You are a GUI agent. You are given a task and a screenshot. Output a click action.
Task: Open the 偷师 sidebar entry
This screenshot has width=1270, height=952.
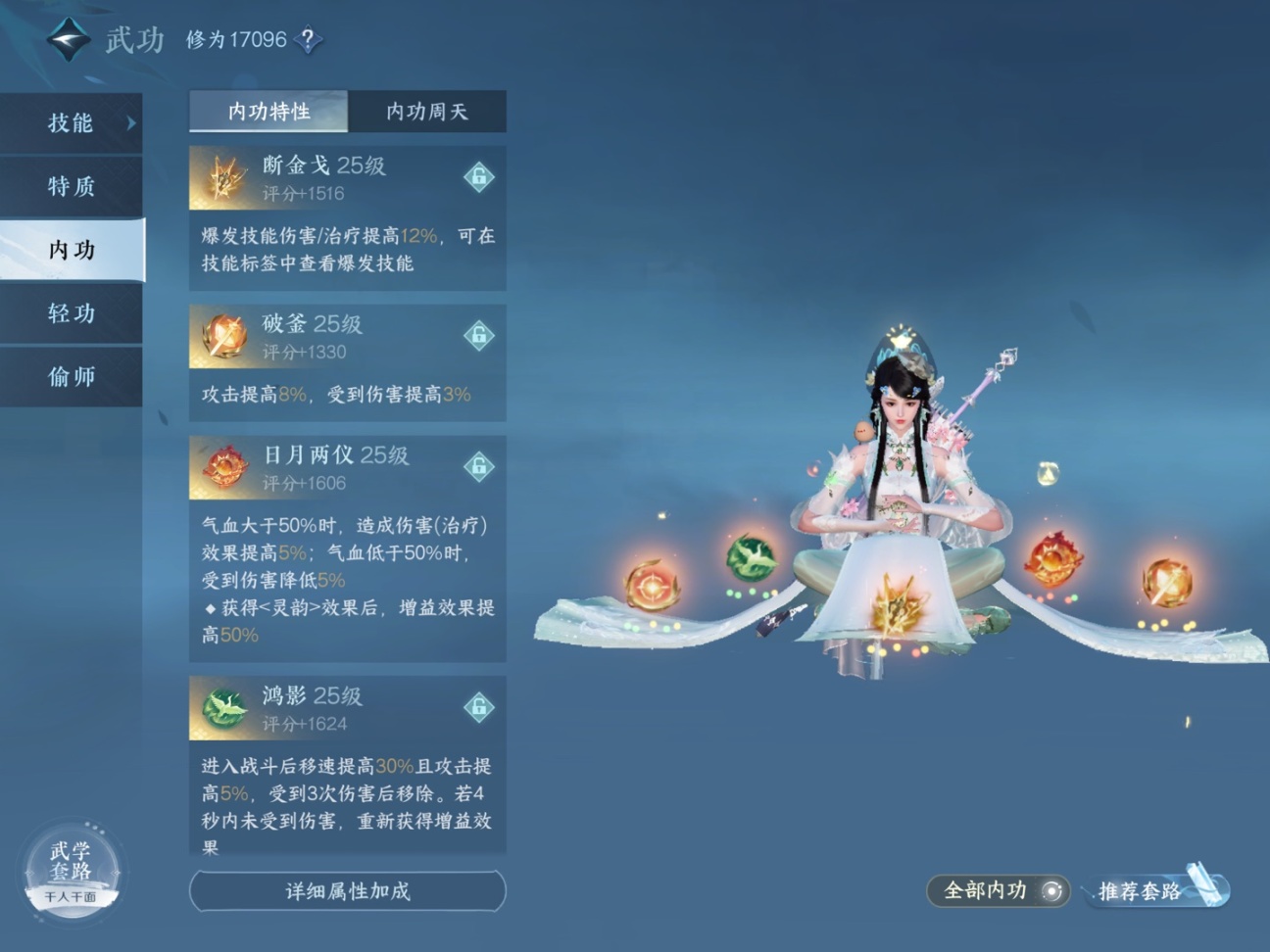[70, 377]
